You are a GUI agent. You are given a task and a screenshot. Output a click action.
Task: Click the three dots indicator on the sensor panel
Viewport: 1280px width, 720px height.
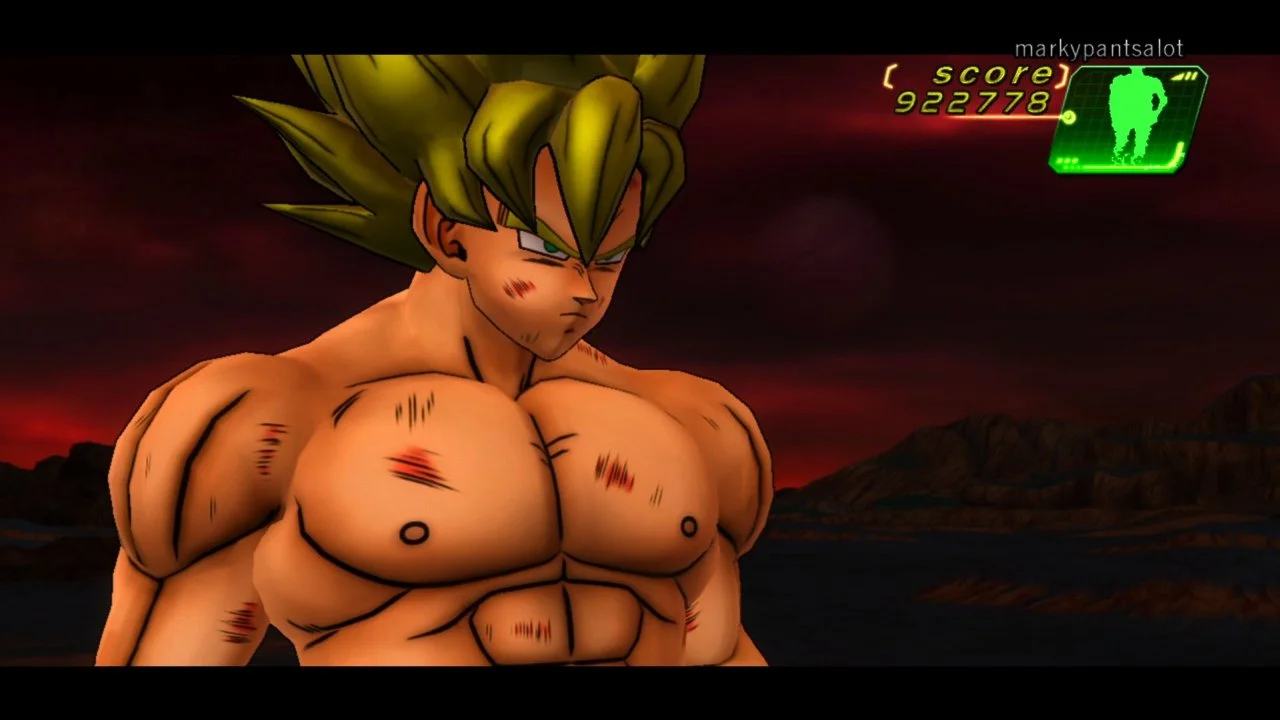(x=1066, y=160)
